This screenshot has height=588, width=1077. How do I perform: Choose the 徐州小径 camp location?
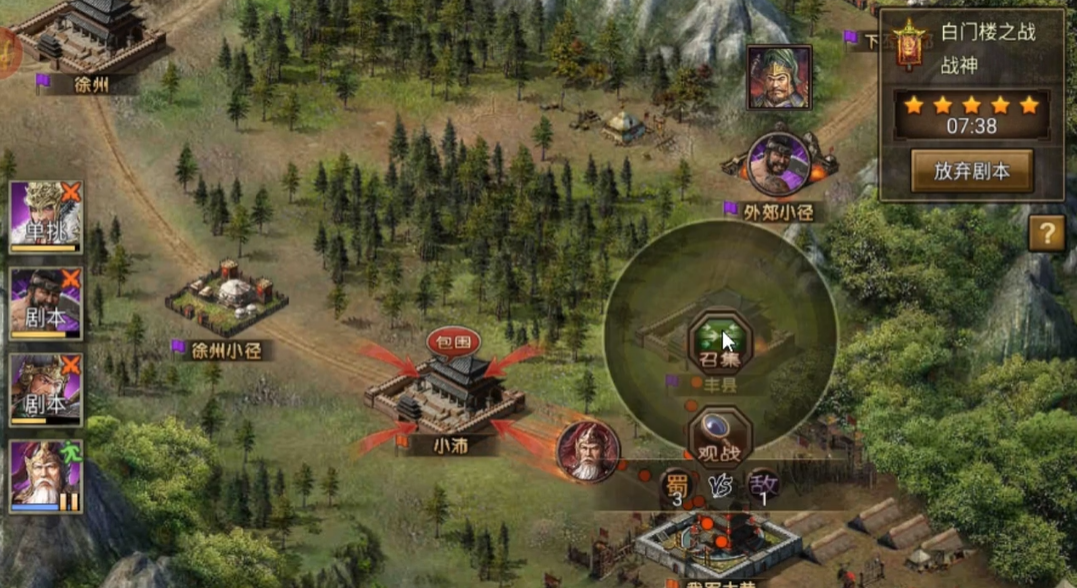click(227, 298)
